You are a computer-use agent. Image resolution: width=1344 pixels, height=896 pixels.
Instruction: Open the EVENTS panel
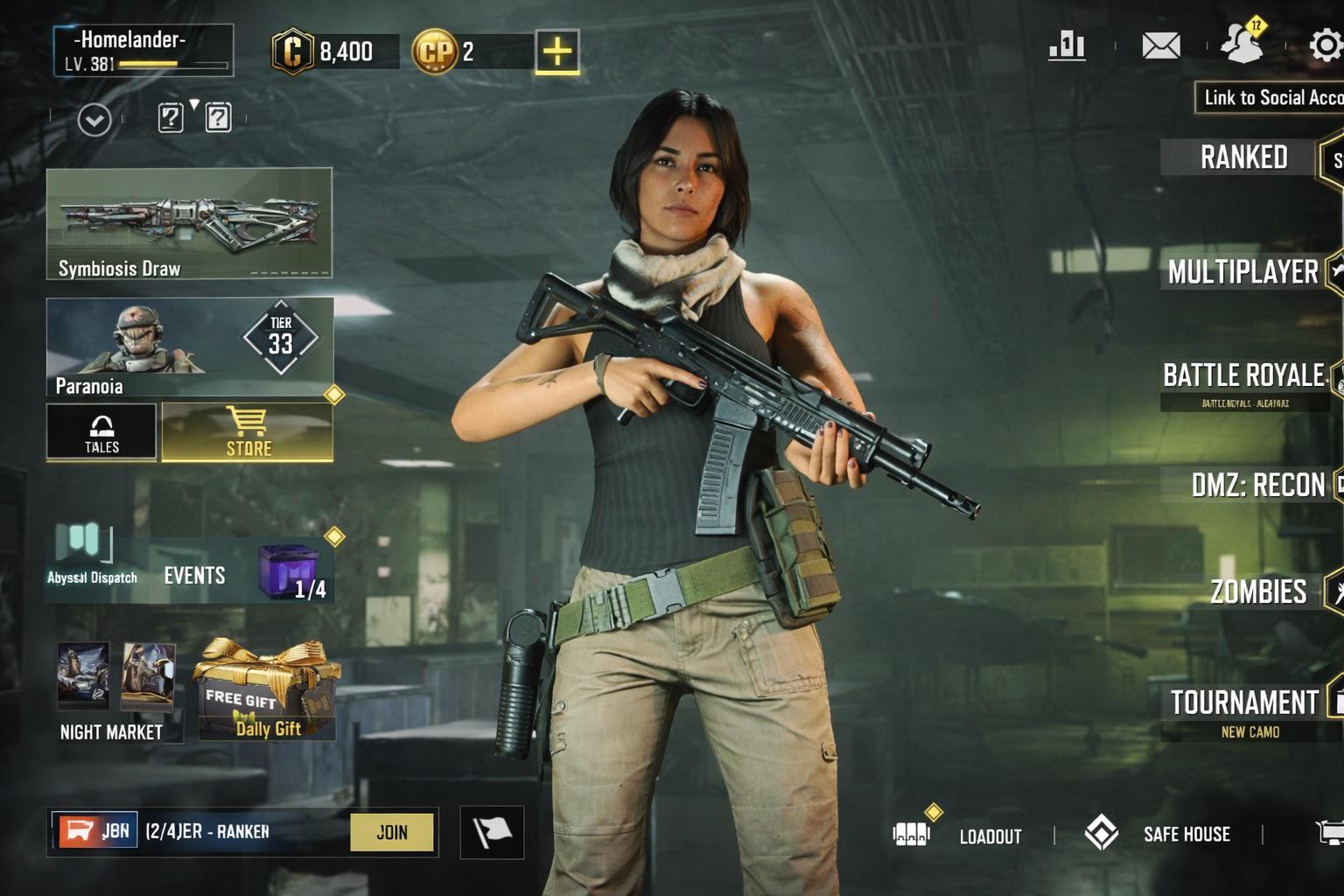[194, 575]
